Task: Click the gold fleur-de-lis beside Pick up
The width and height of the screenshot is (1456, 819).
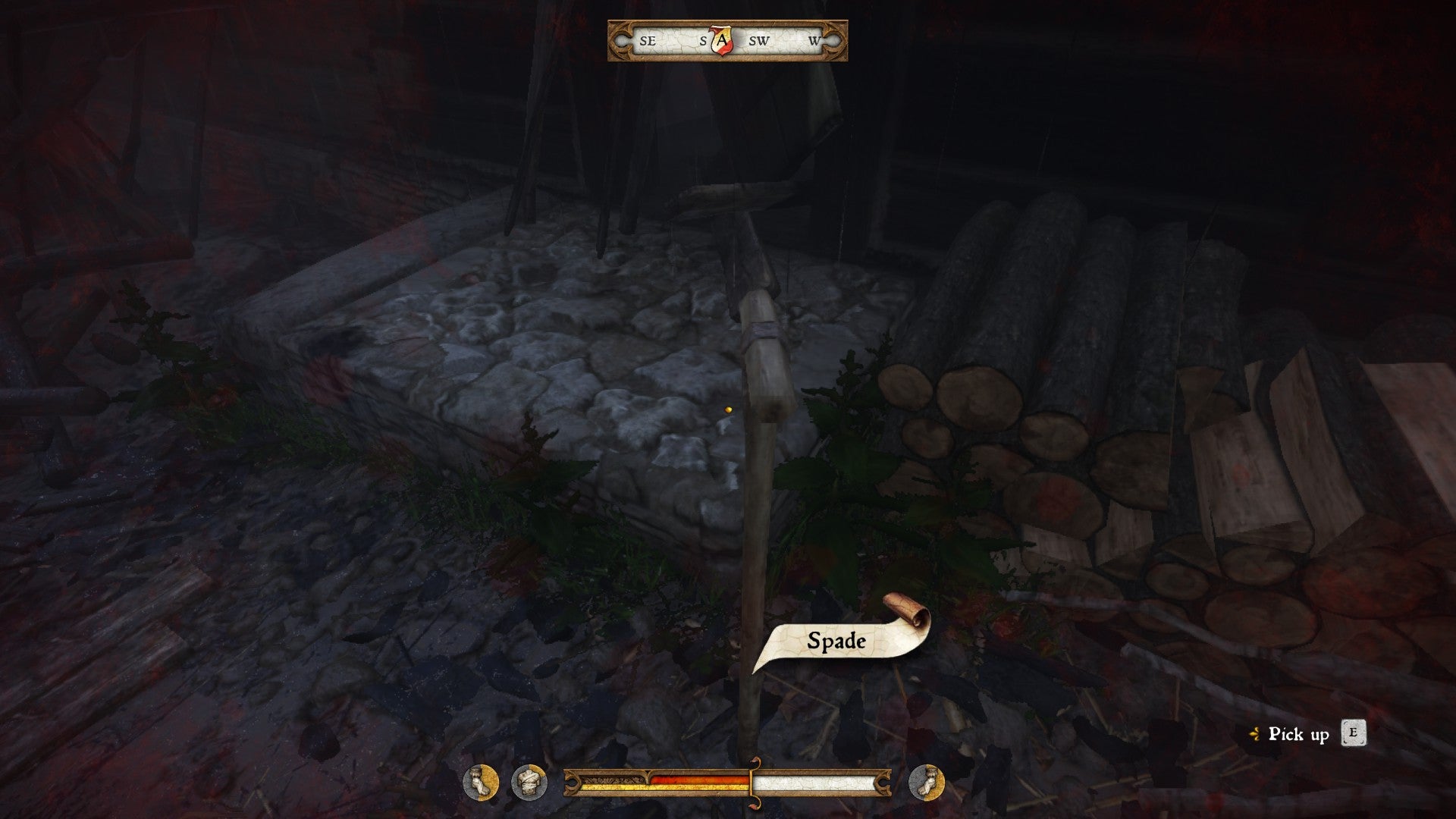Action: (x=1255, y=734)
